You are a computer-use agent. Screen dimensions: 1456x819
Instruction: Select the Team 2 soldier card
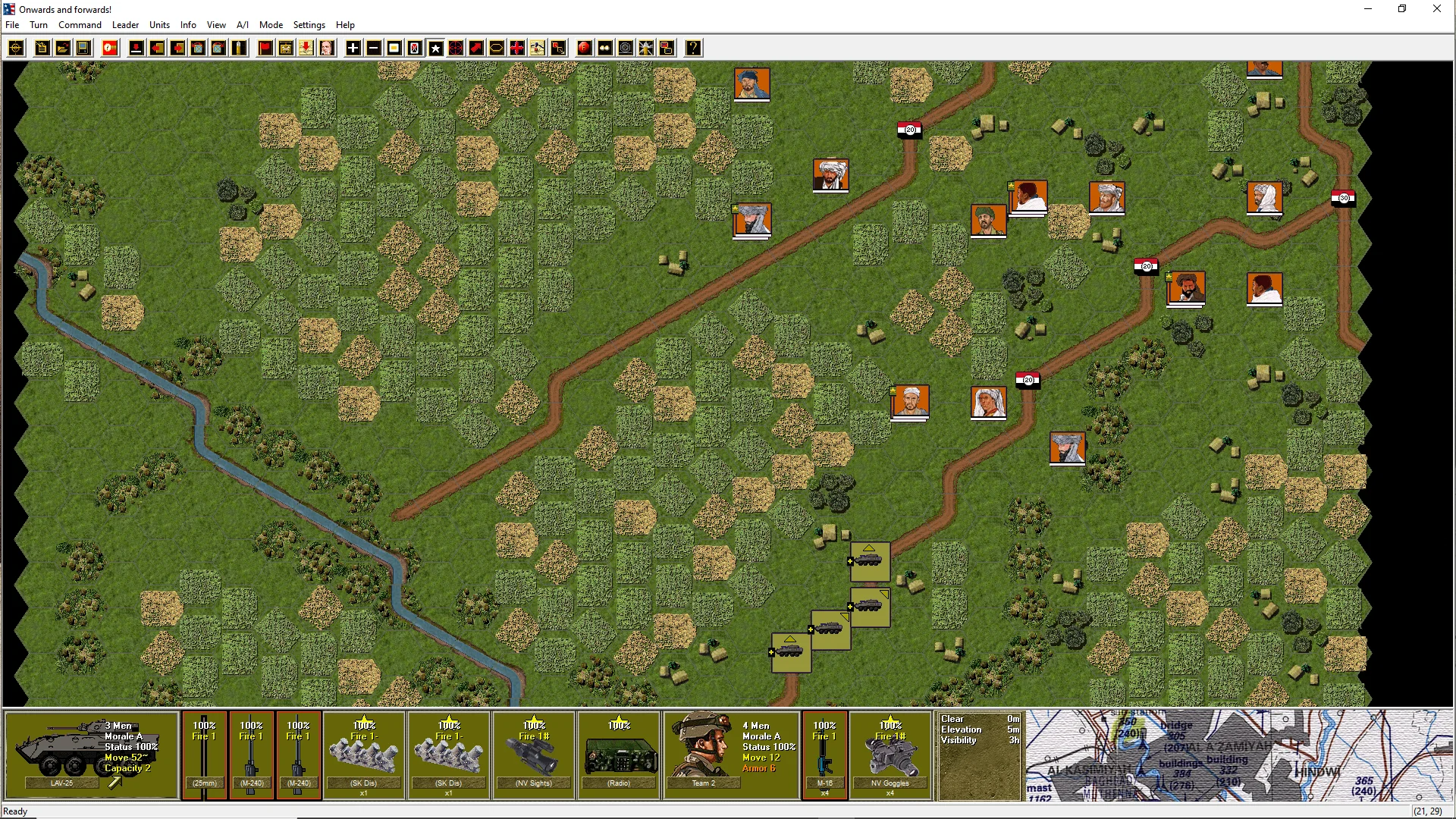coord(731,755)
